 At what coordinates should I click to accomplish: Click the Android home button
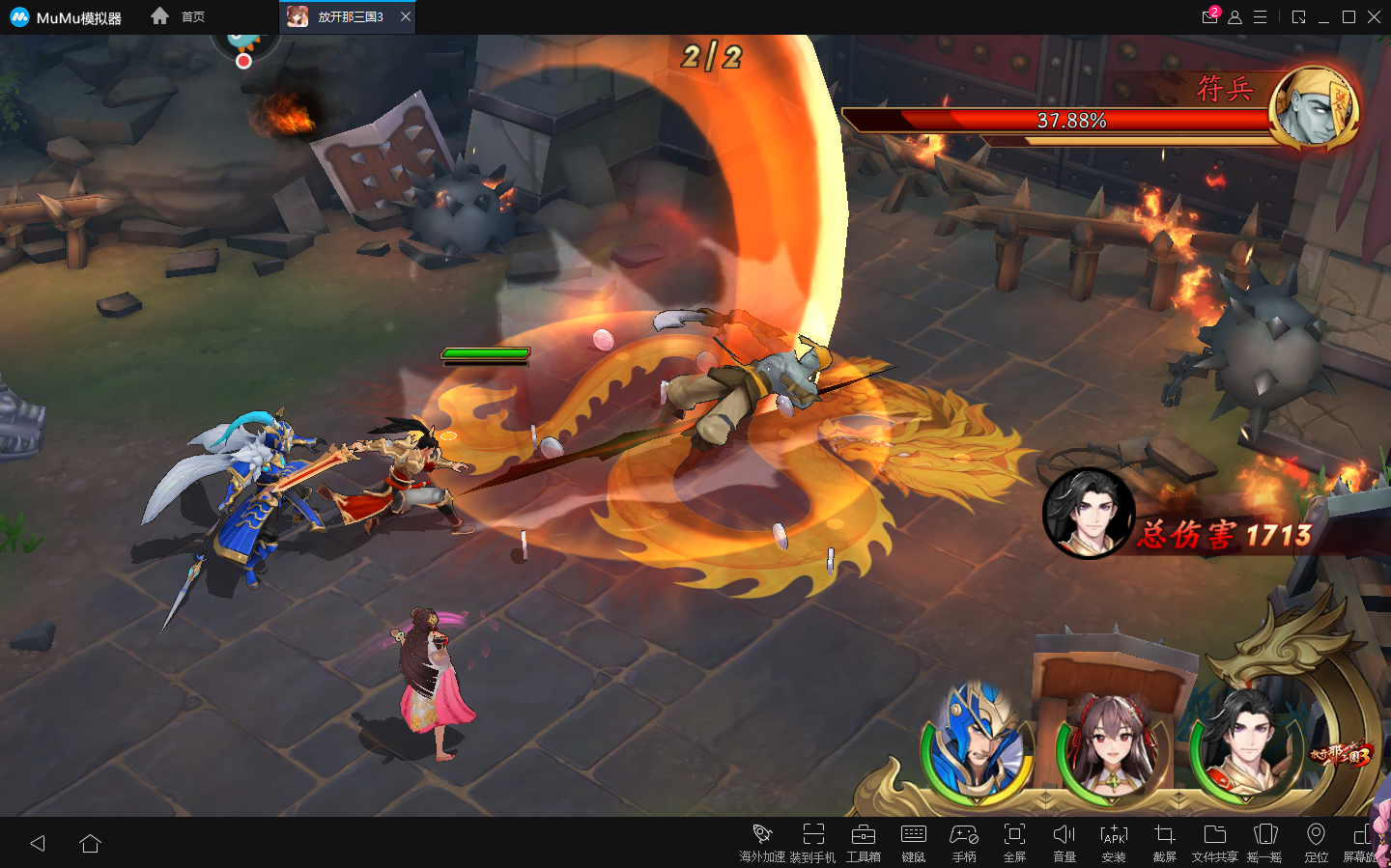pyautogui.click(x=91, y=844)
